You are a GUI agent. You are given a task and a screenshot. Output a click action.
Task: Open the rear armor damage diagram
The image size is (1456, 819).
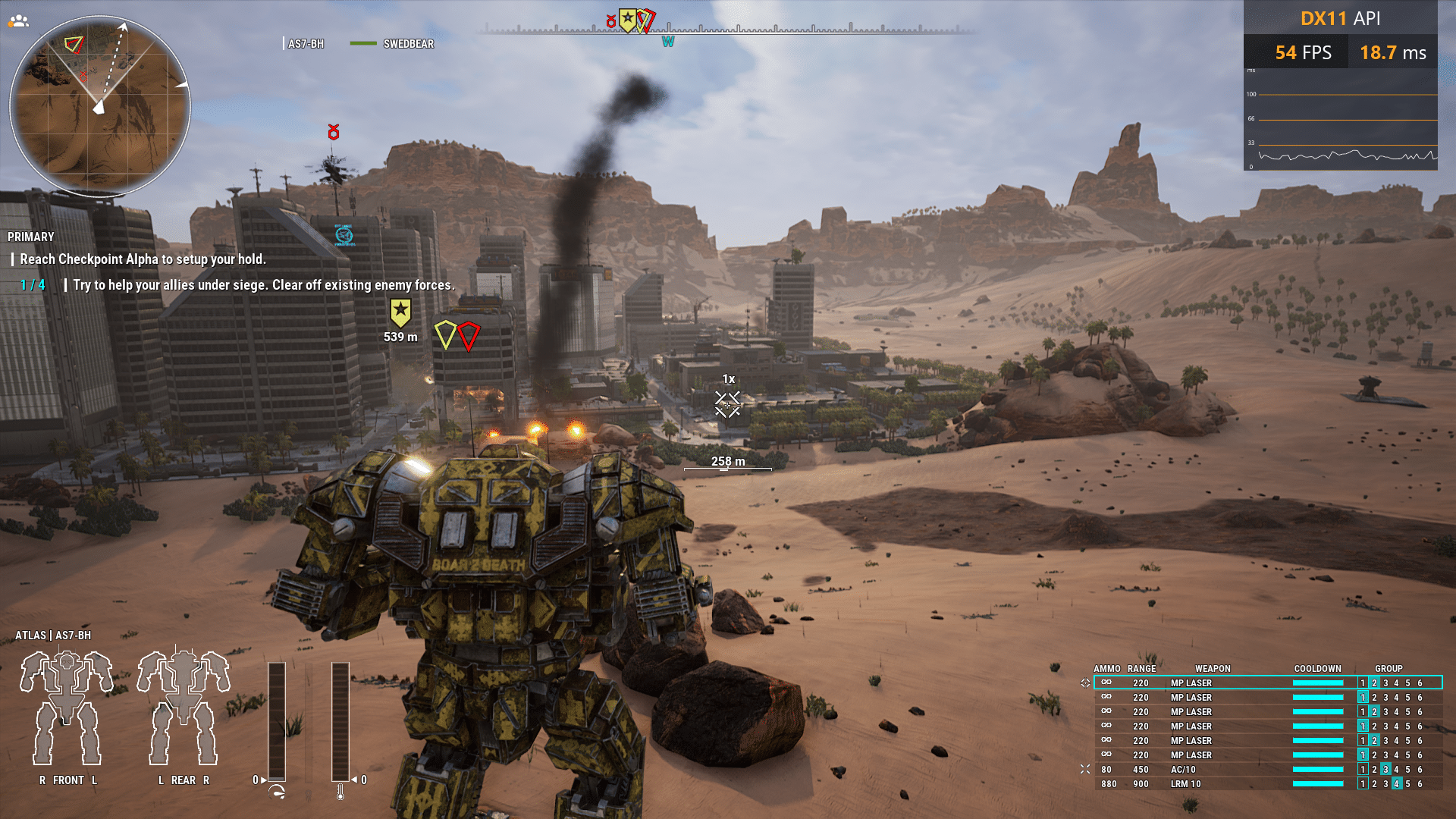click(x=184, y=708)
